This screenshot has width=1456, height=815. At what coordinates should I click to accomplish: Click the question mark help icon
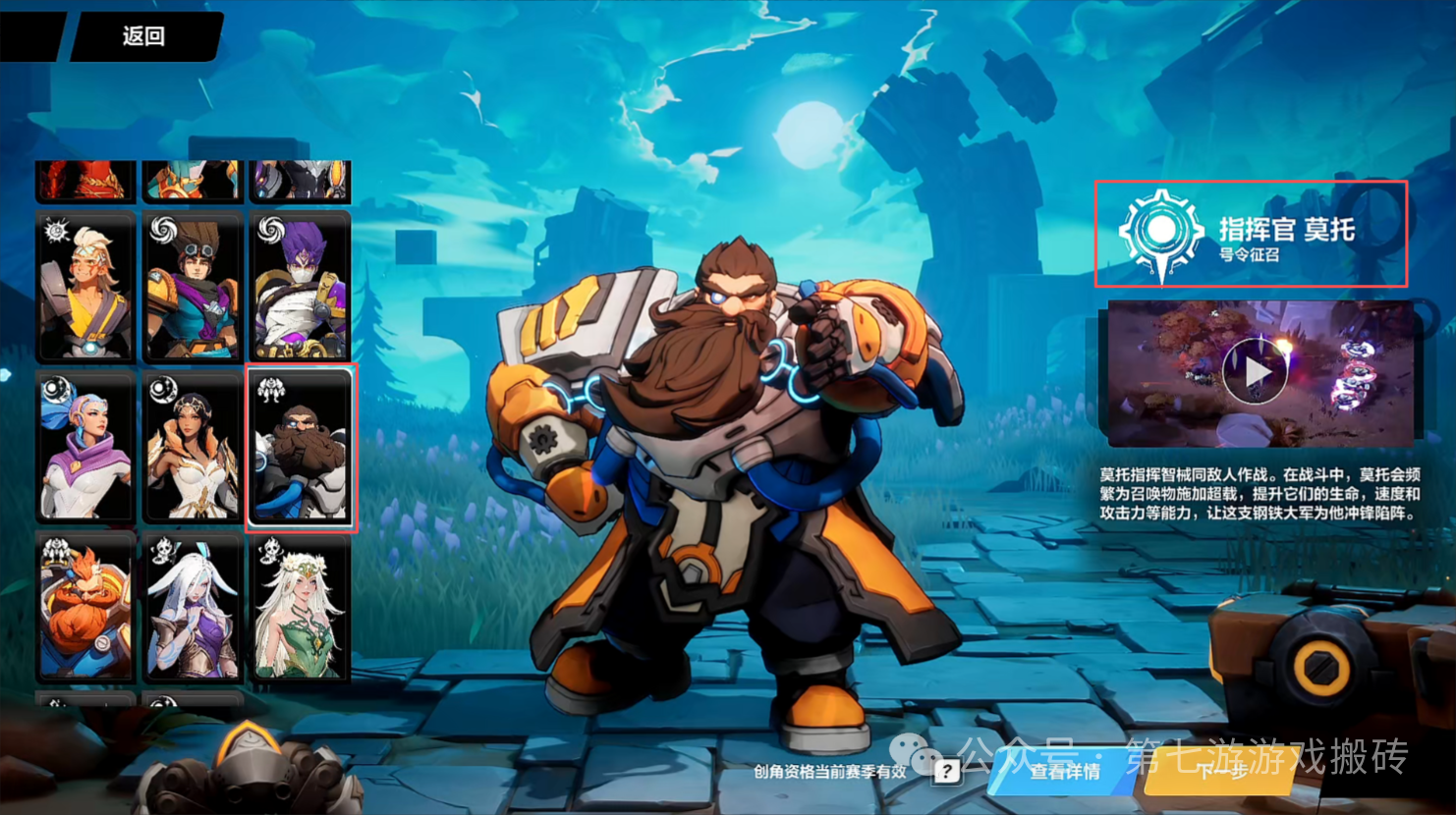pos(945,771)
